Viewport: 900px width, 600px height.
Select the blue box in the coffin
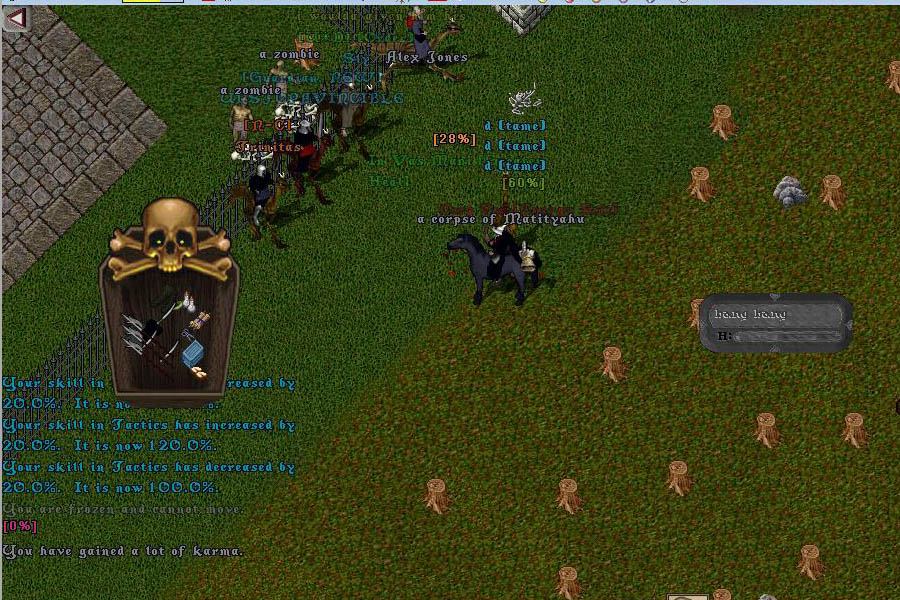pos(192,352)
